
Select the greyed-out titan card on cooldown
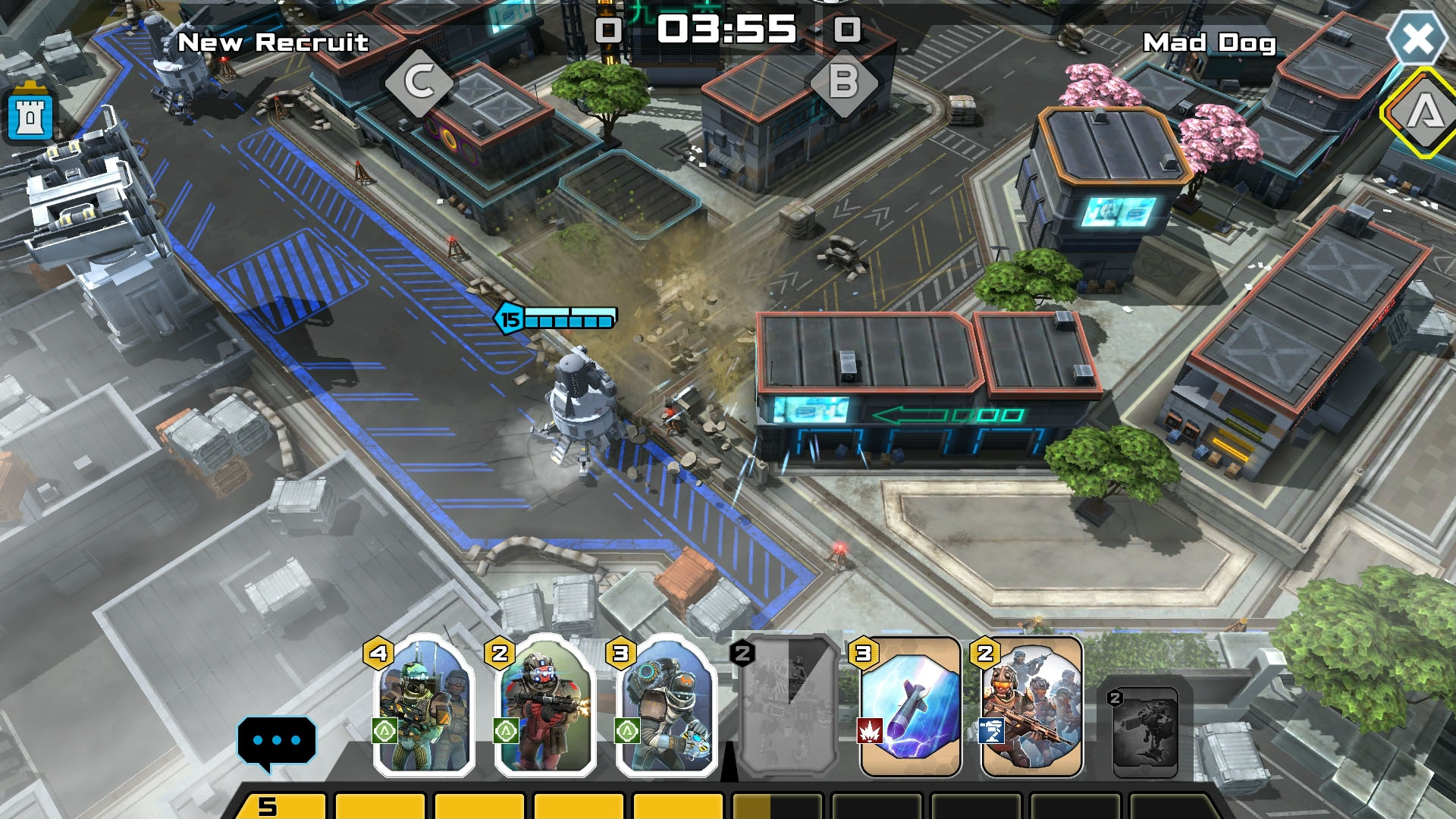[x=789, y=707]
